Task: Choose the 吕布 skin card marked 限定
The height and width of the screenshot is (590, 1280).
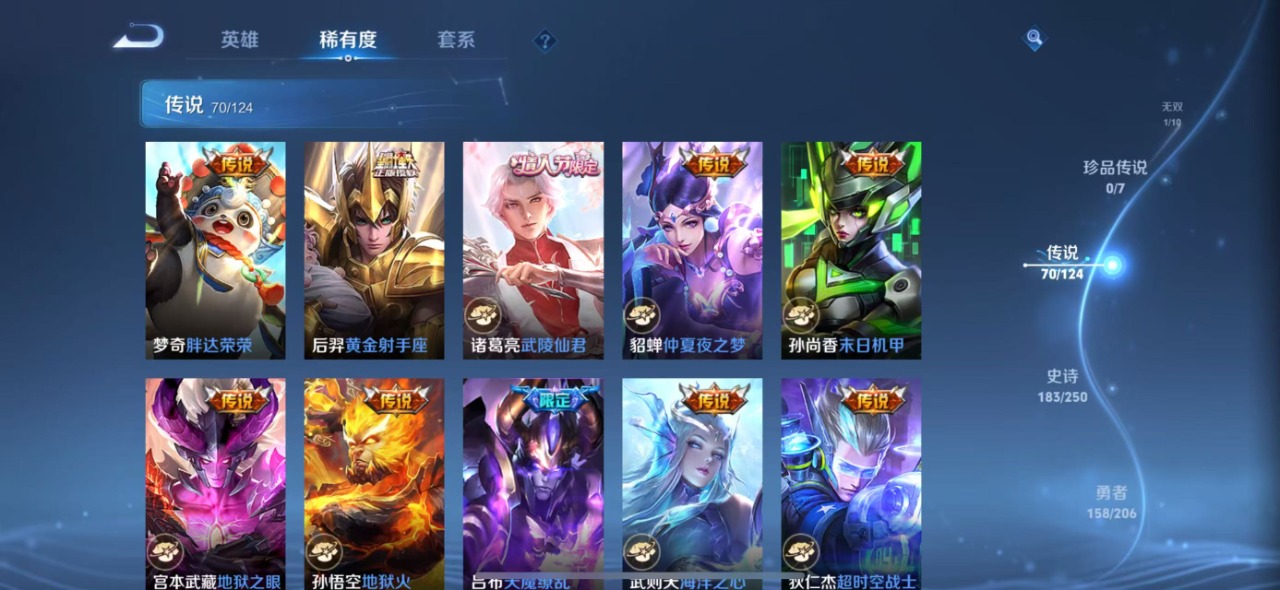Action: [533, 480]
